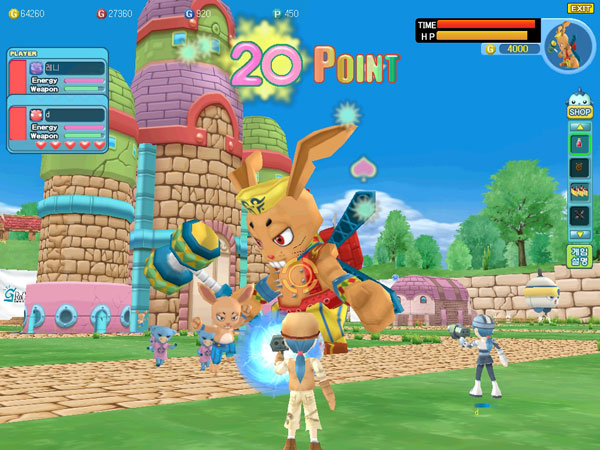Select the crossed weapons shop item
Viewport: 600px width, 450px height.
point(580,215)
